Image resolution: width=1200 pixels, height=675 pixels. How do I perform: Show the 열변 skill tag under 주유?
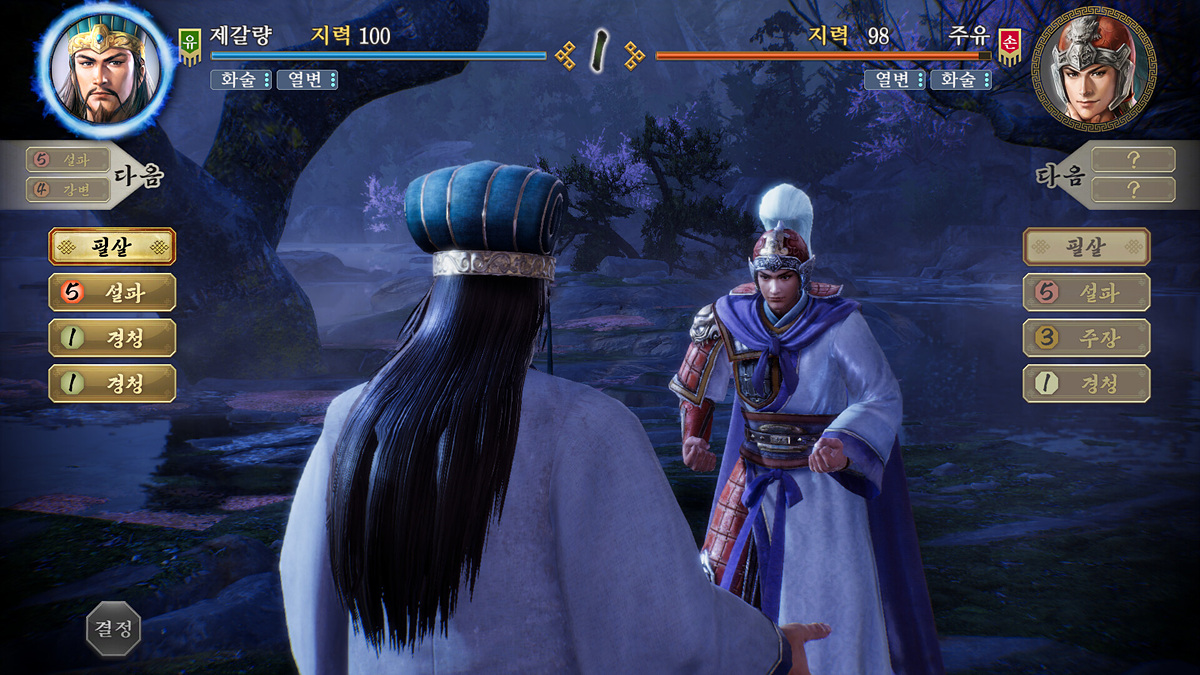tap(894, 80)
